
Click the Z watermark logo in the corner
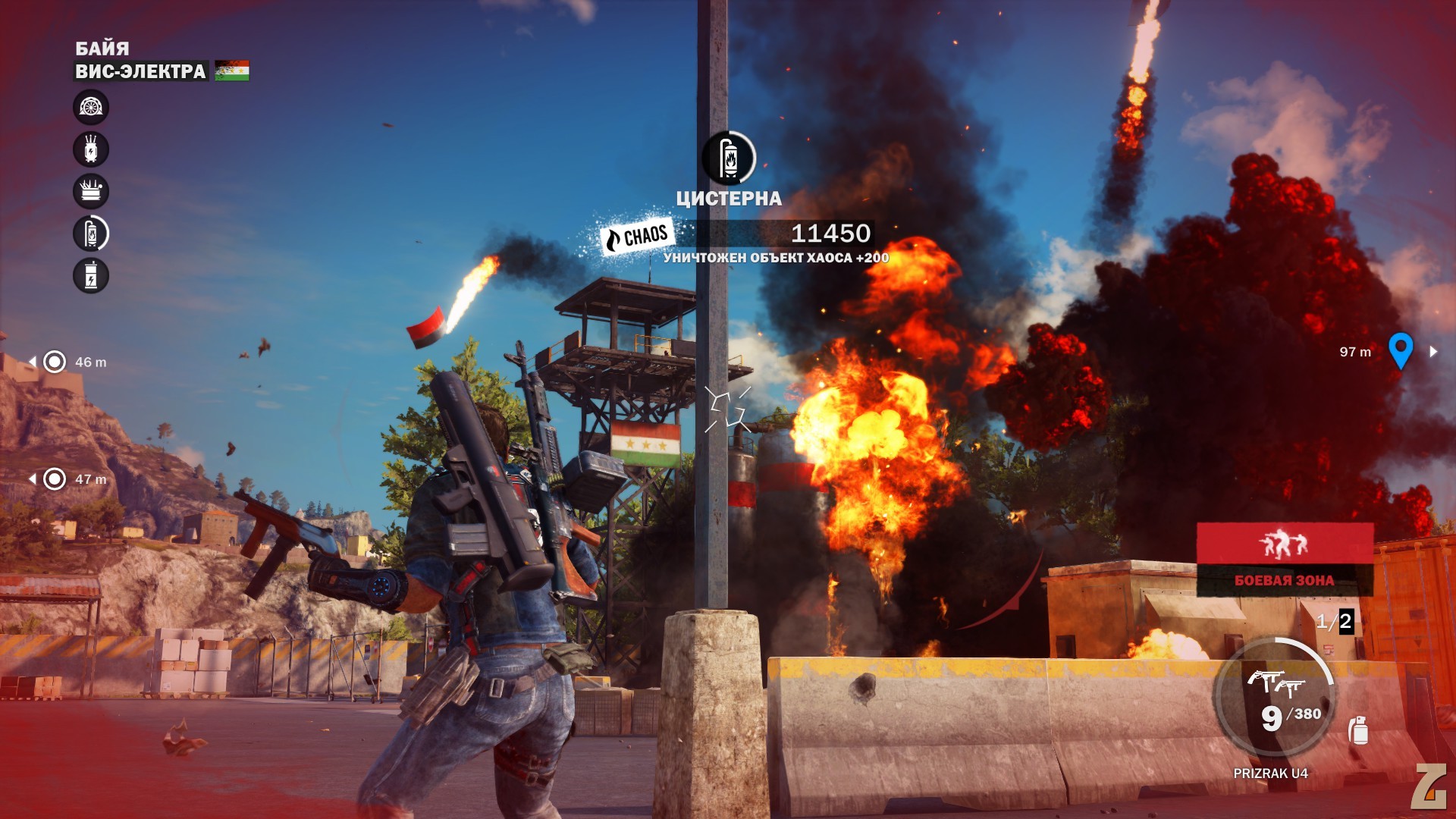[x=1429, y=786]
